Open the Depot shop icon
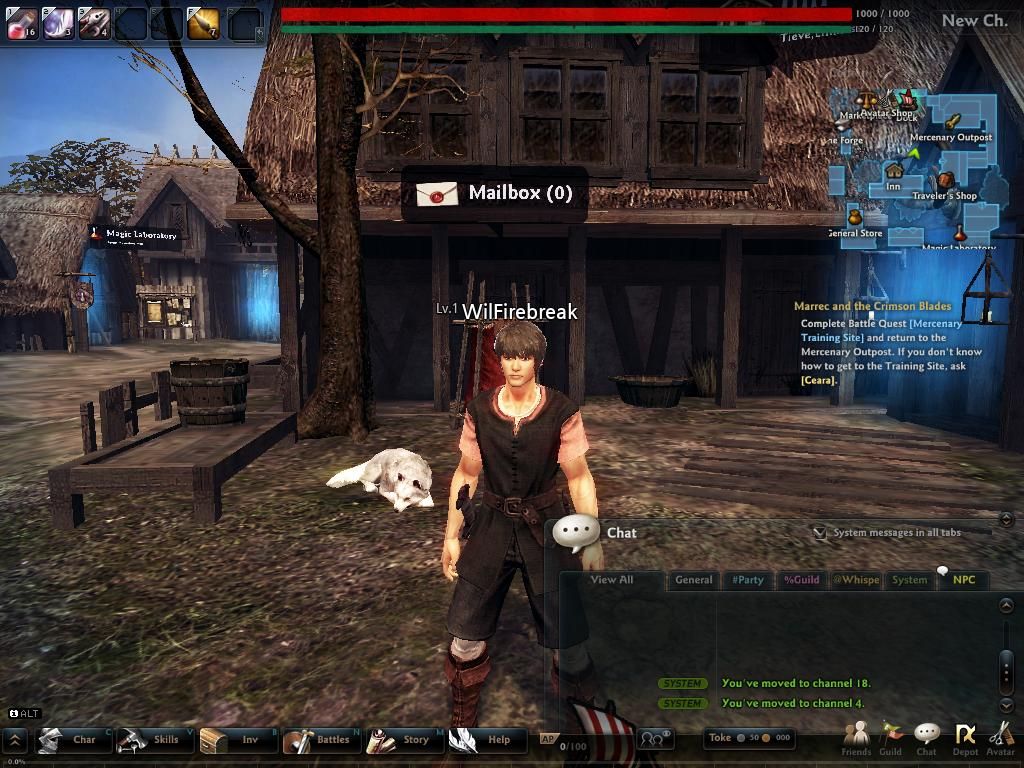This screenshot has height=768, width=1024. tap(965, 738)
